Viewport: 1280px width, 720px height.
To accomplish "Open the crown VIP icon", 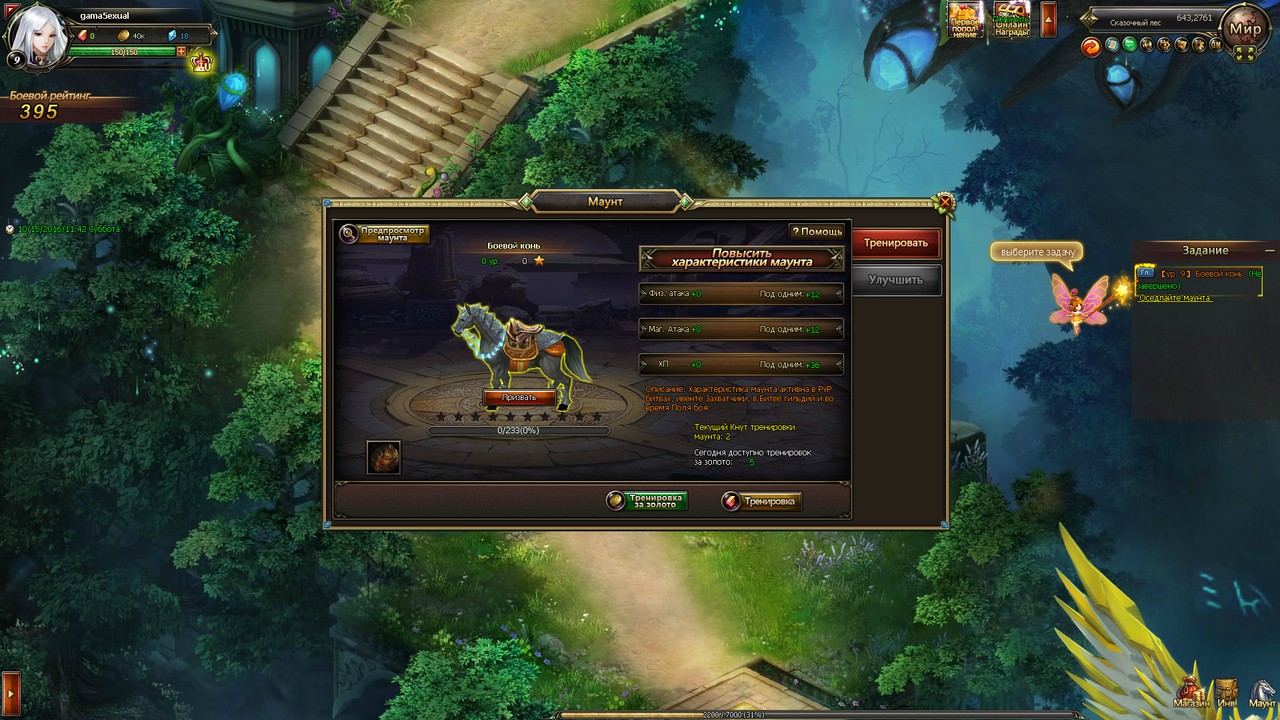I will (x=202, y=62).
